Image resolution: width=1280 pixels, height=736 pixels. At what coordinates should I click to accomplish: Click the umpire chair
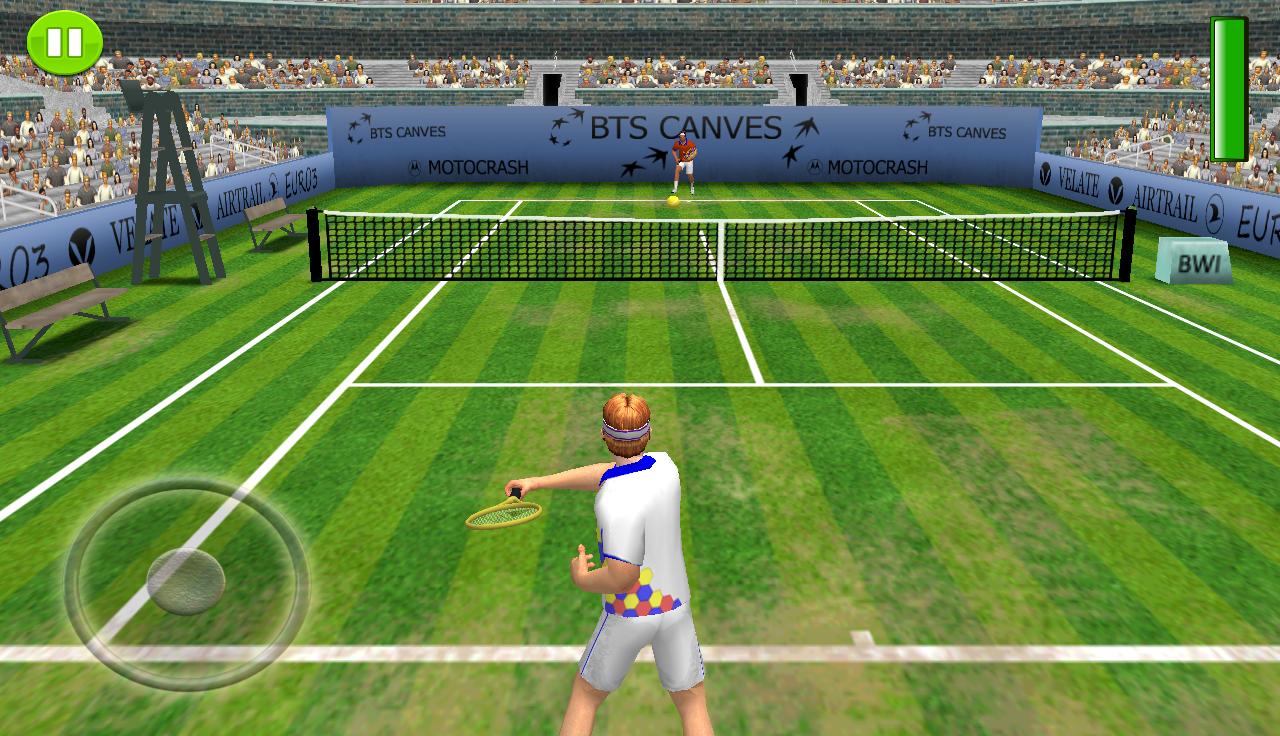click(x=172, y=185)
